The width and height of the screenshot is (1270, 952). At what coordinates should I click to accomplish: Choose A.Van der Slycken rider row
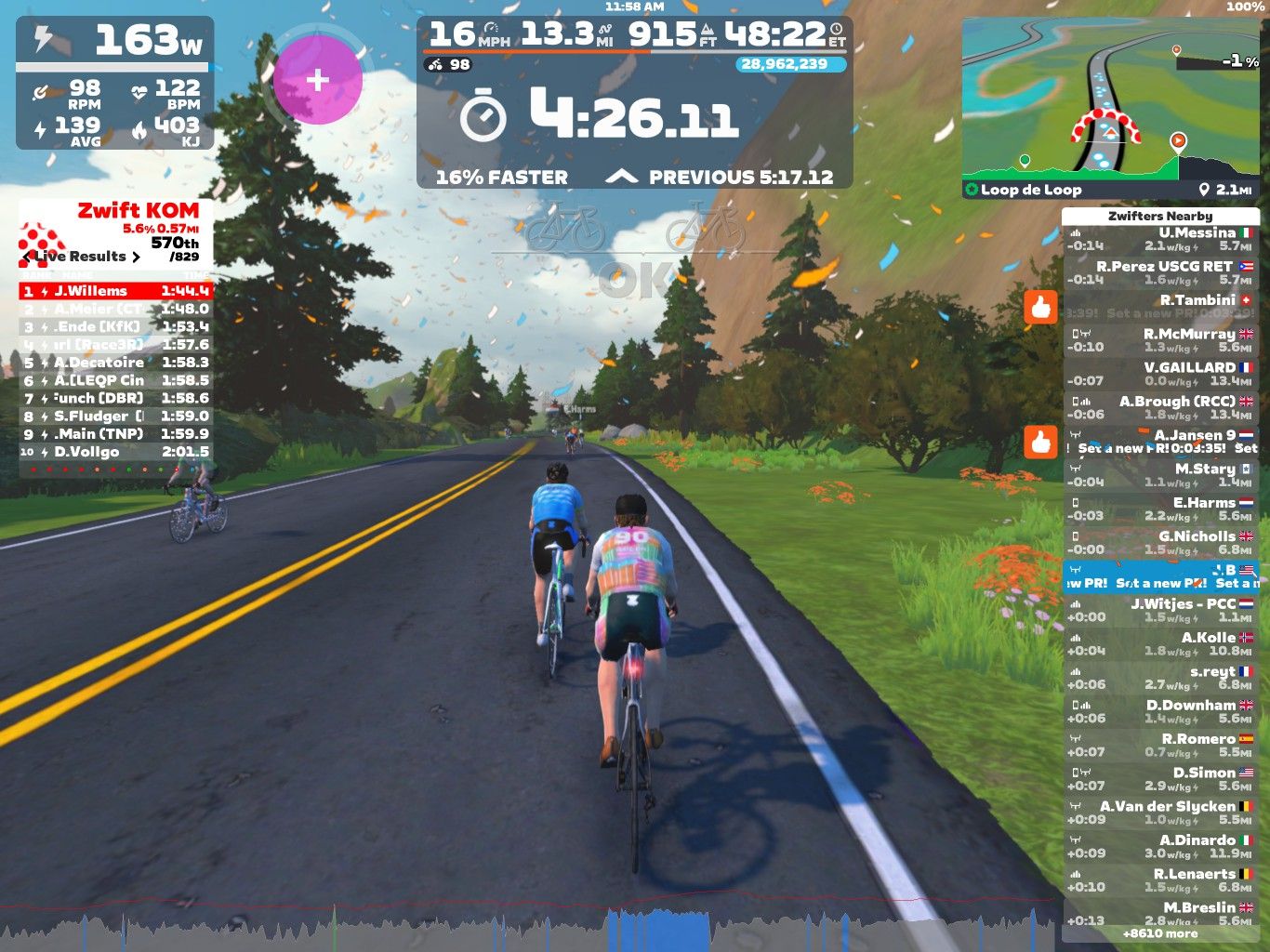[x=1160, y=813]
